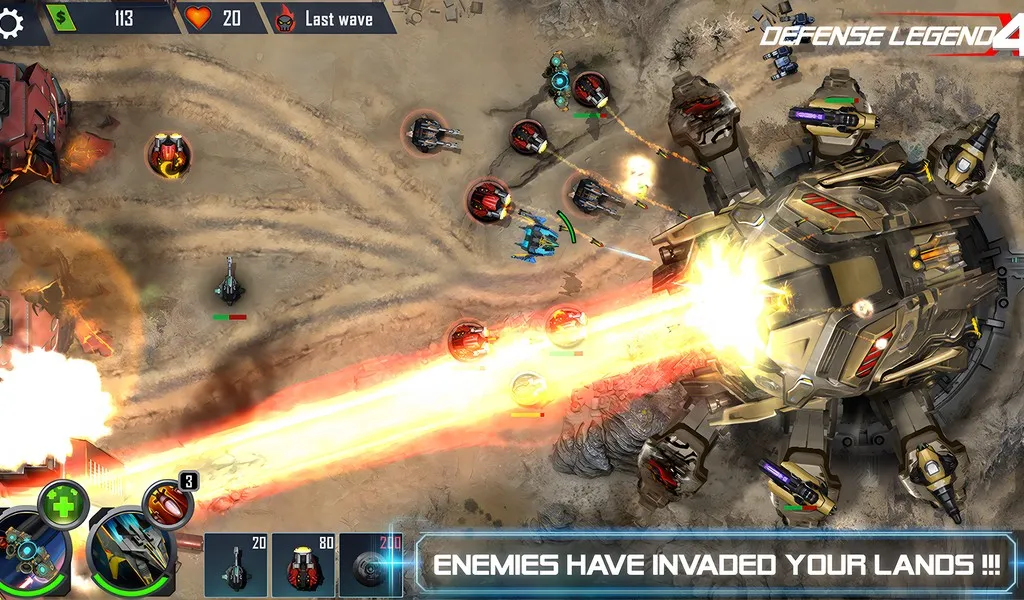Choose the 80-cost red turret

[x=303, y=565]
